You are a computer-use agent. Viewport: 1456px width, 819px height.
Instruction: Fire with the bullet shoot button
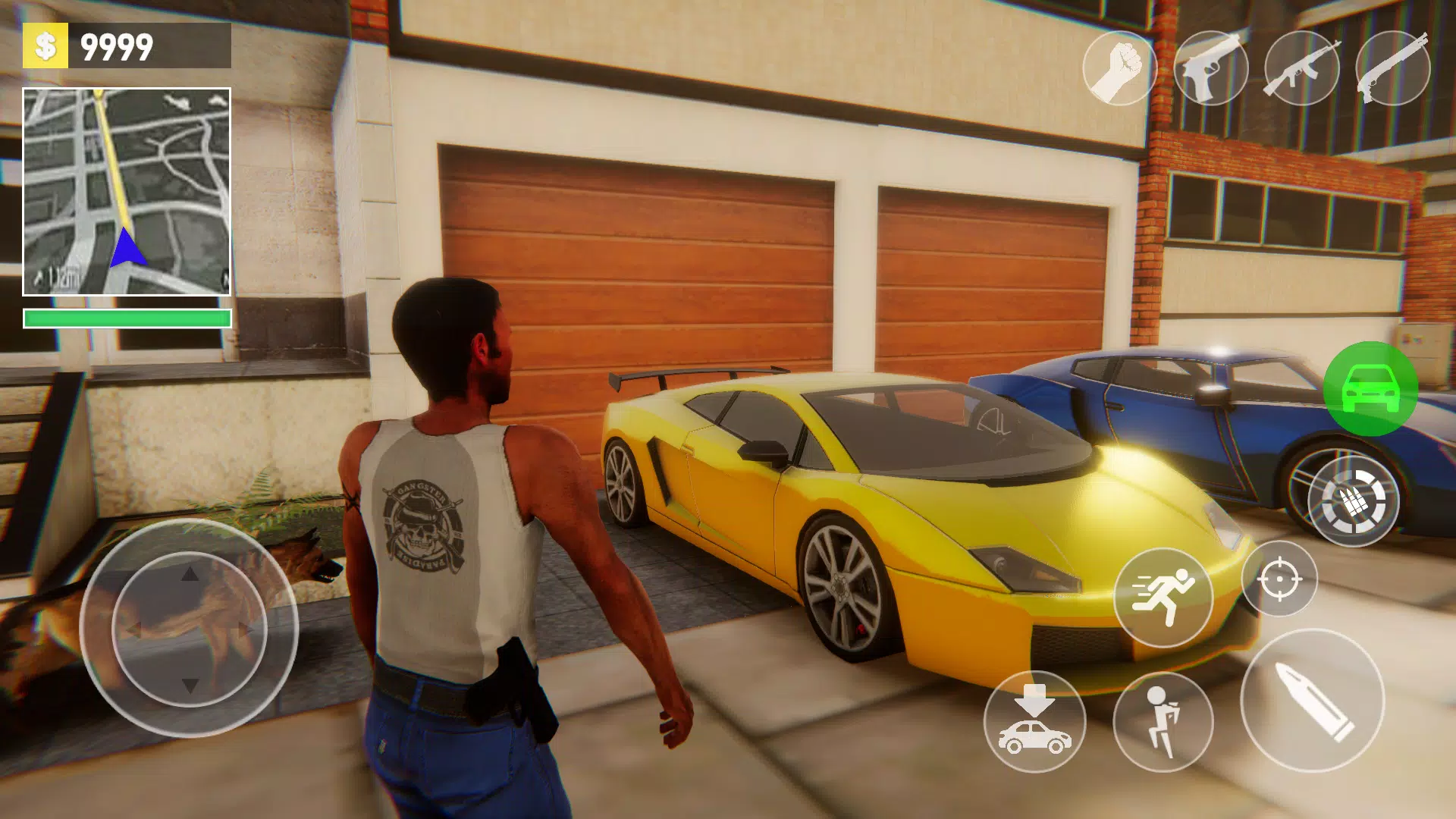point(1312,701)
